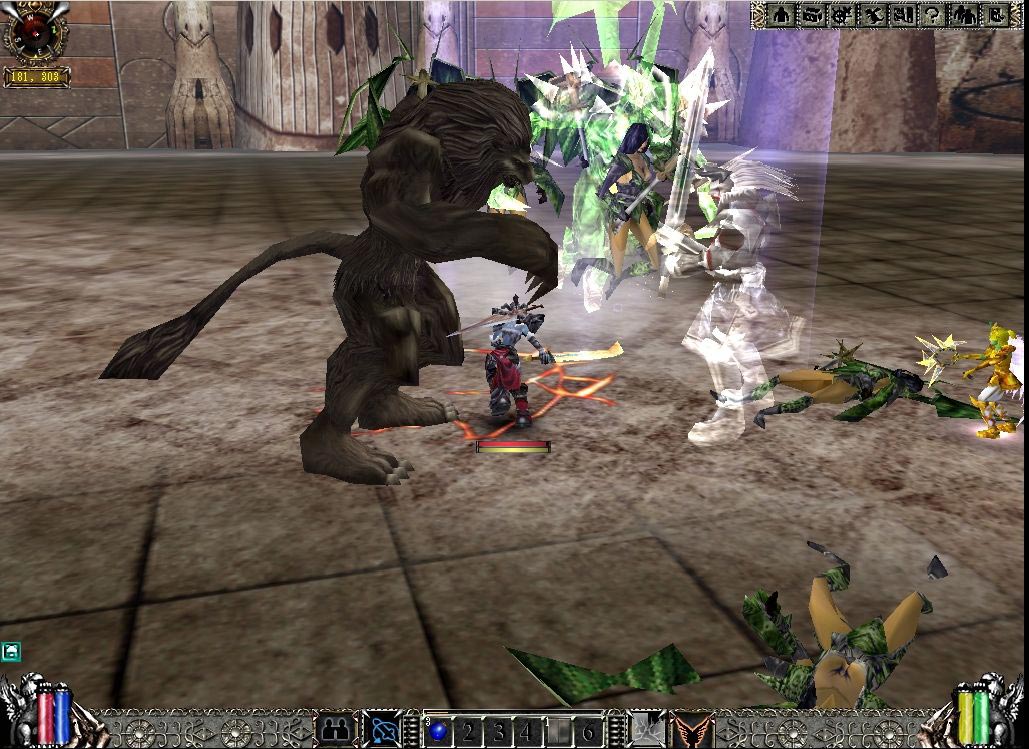This screenshot has width=1029, height=749.
Task: Click the spiked wheel skills icon
Action: tap(842, 15)
